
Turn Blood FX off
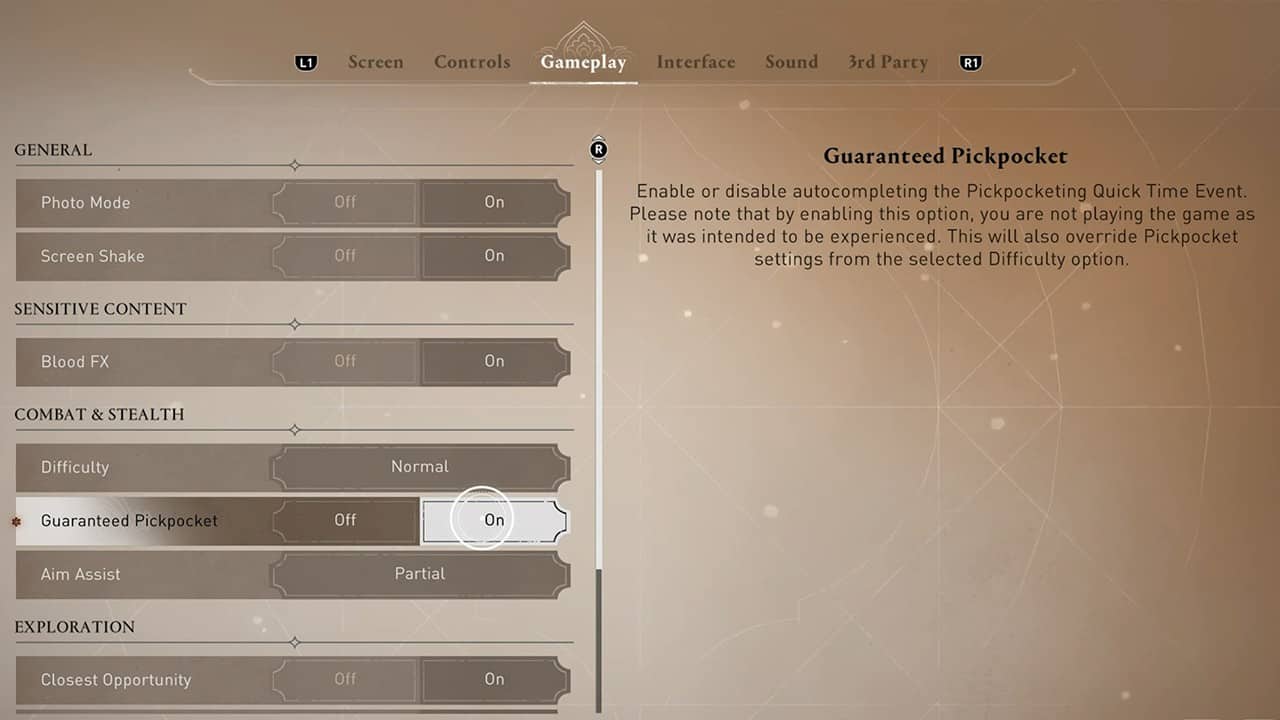pos(345,362)
